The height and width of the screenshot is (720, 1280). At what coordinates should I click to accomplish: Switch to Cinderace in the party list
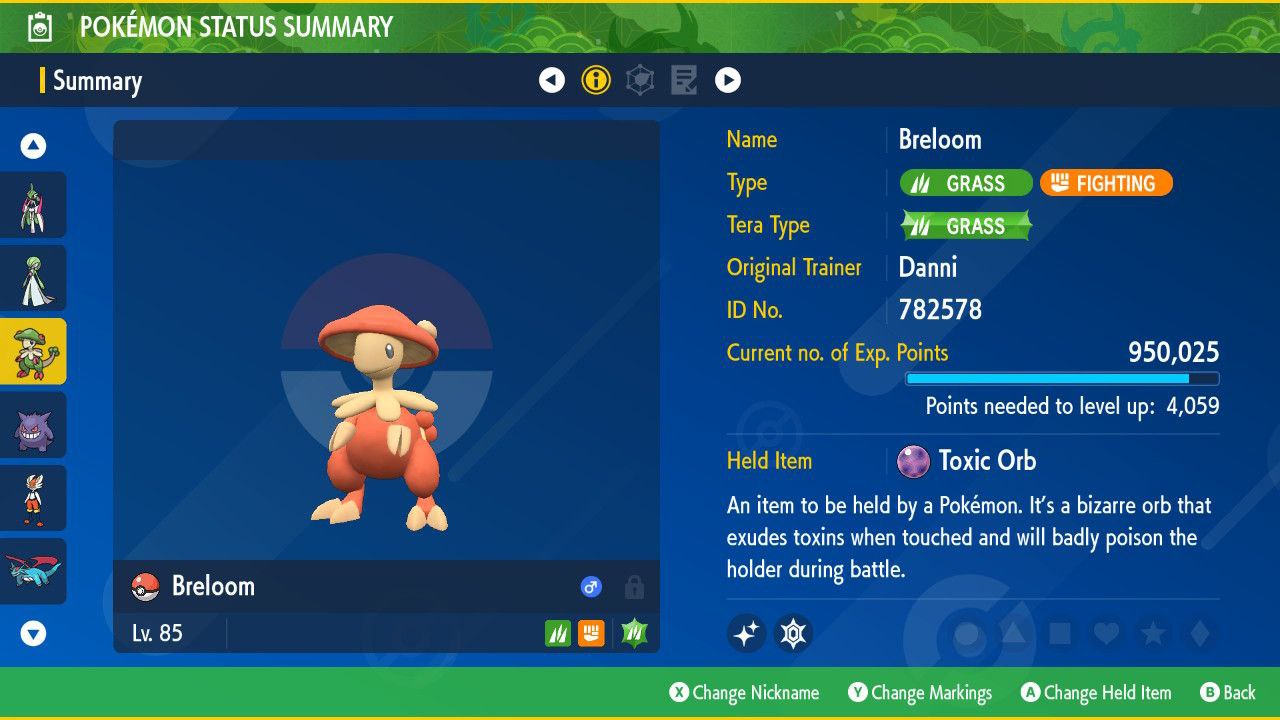coord(33,498)
